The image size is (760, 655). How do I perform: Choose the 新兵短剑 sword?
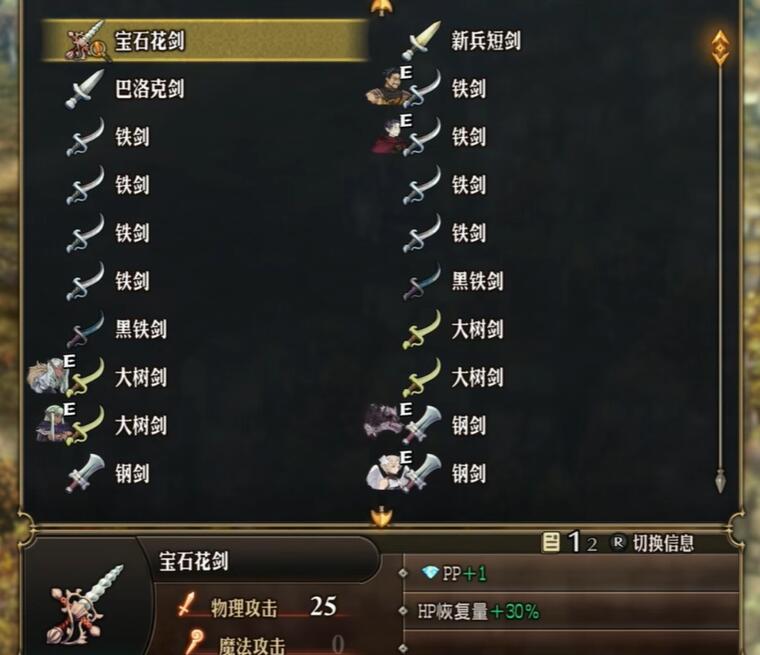pos(484,41)
